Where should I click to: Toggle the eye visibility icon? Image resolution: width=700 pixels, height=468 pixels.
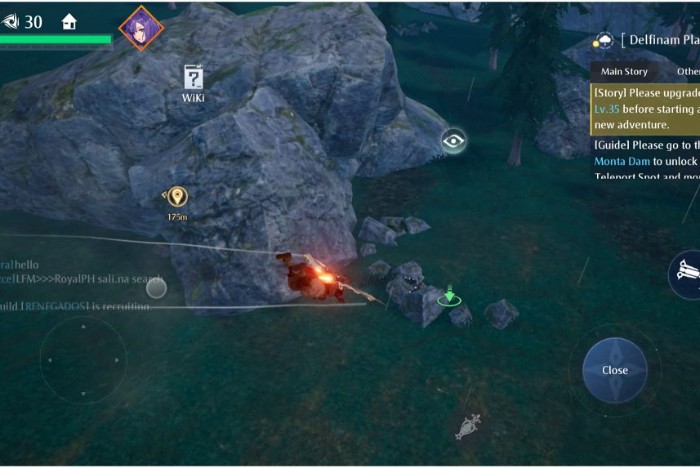pos(454,141)
